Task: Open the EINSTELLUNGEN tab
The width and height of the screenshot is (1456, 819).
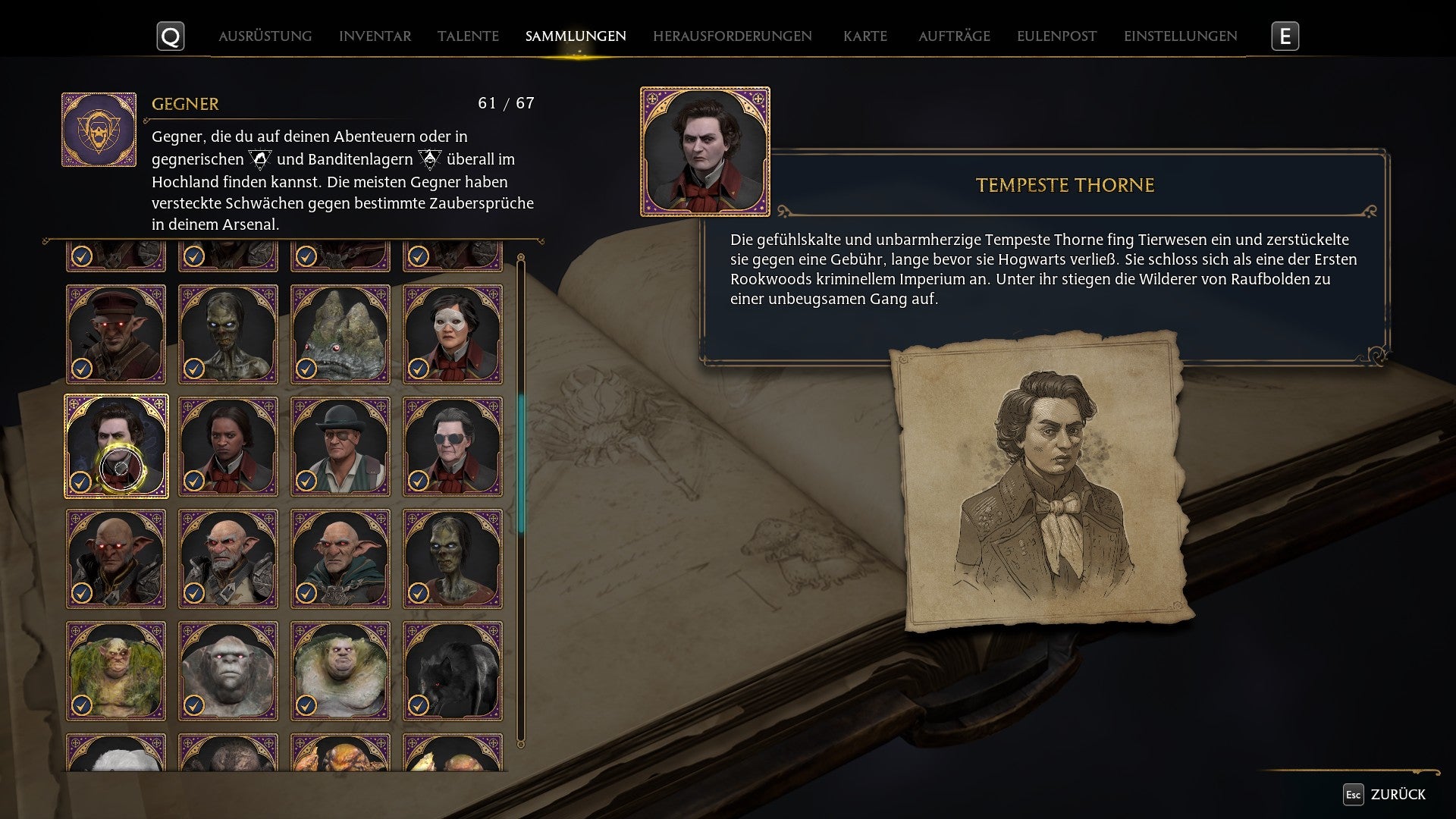Action: (x=1180, y=35)
